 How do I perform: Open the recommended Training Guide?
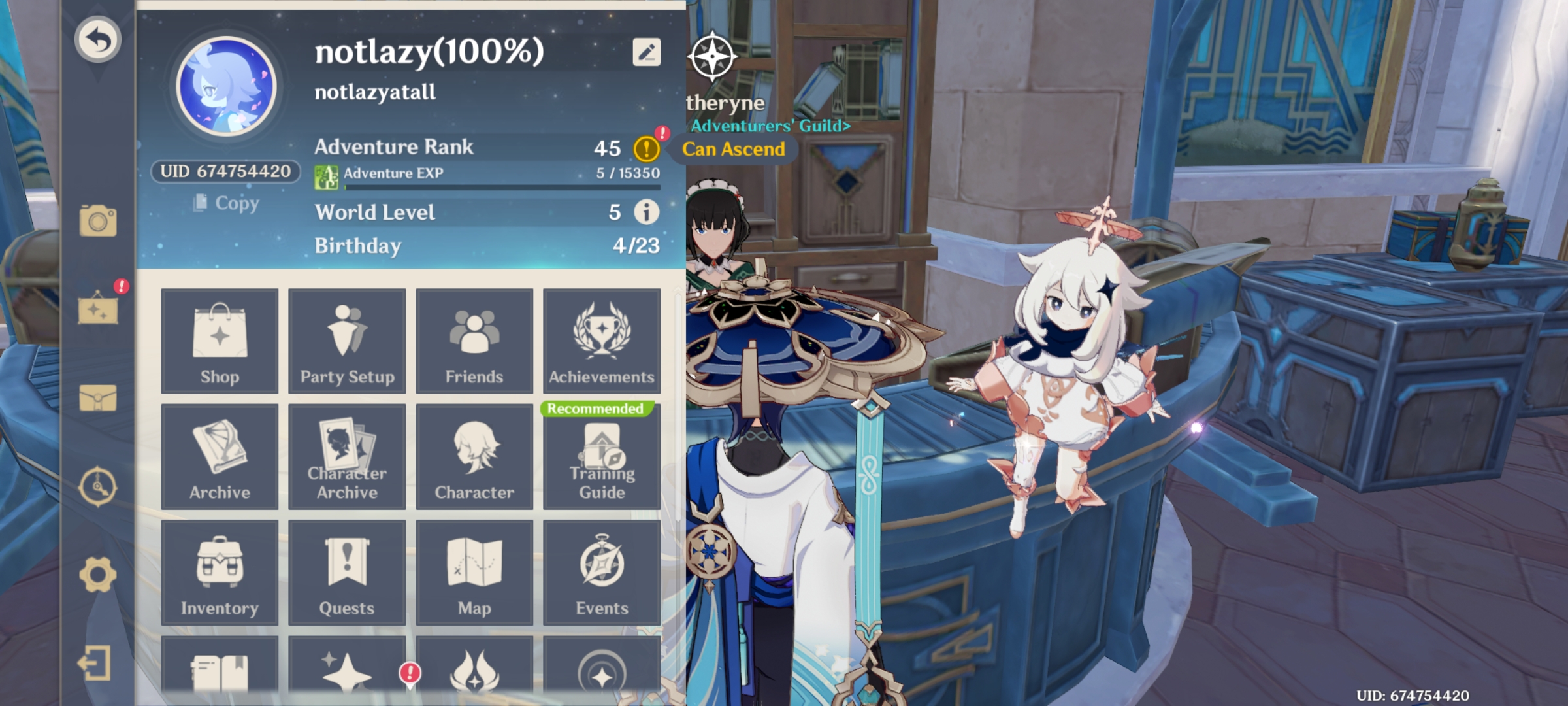click(601, 456)
